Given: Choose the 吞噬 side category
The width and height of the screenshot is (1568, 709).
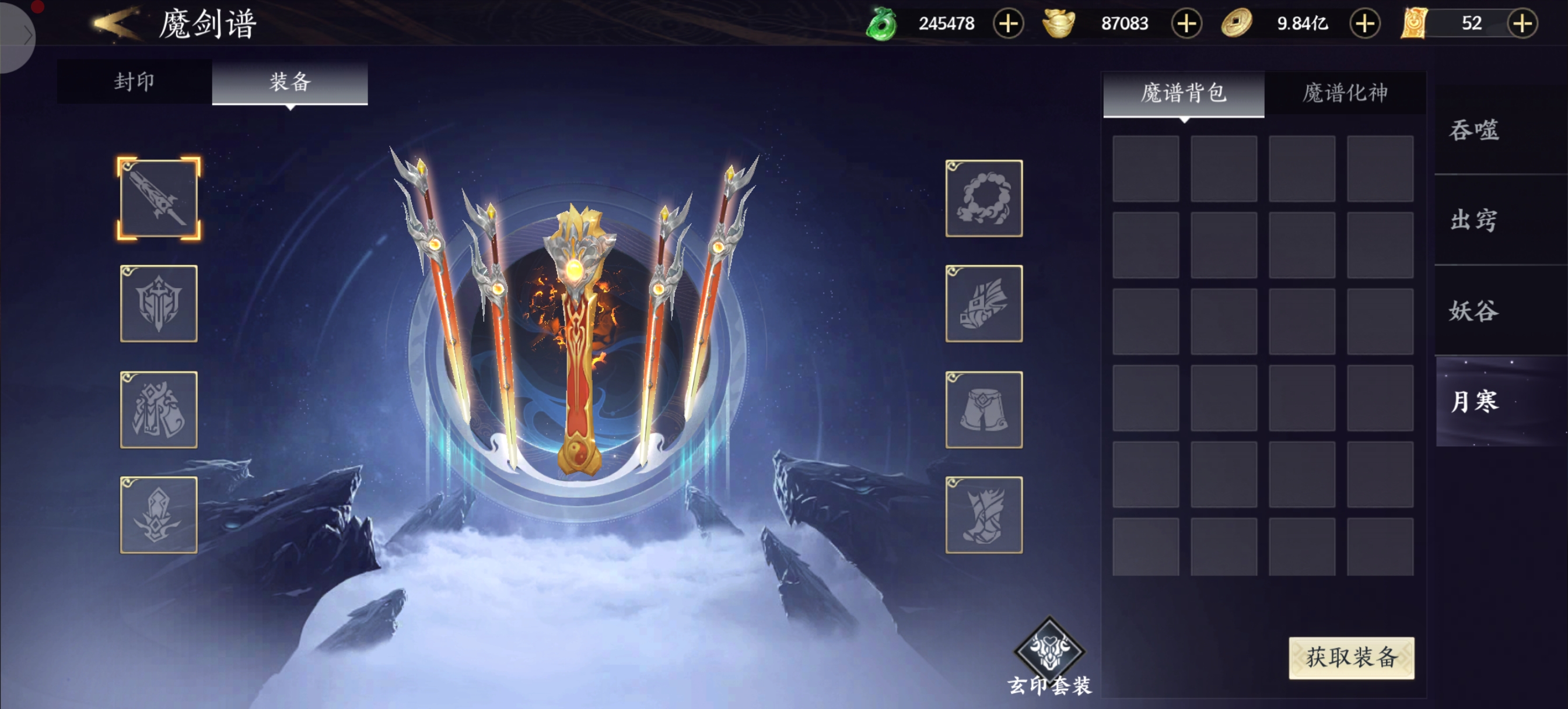Looking at the screenshot, I should (1473, 130).
